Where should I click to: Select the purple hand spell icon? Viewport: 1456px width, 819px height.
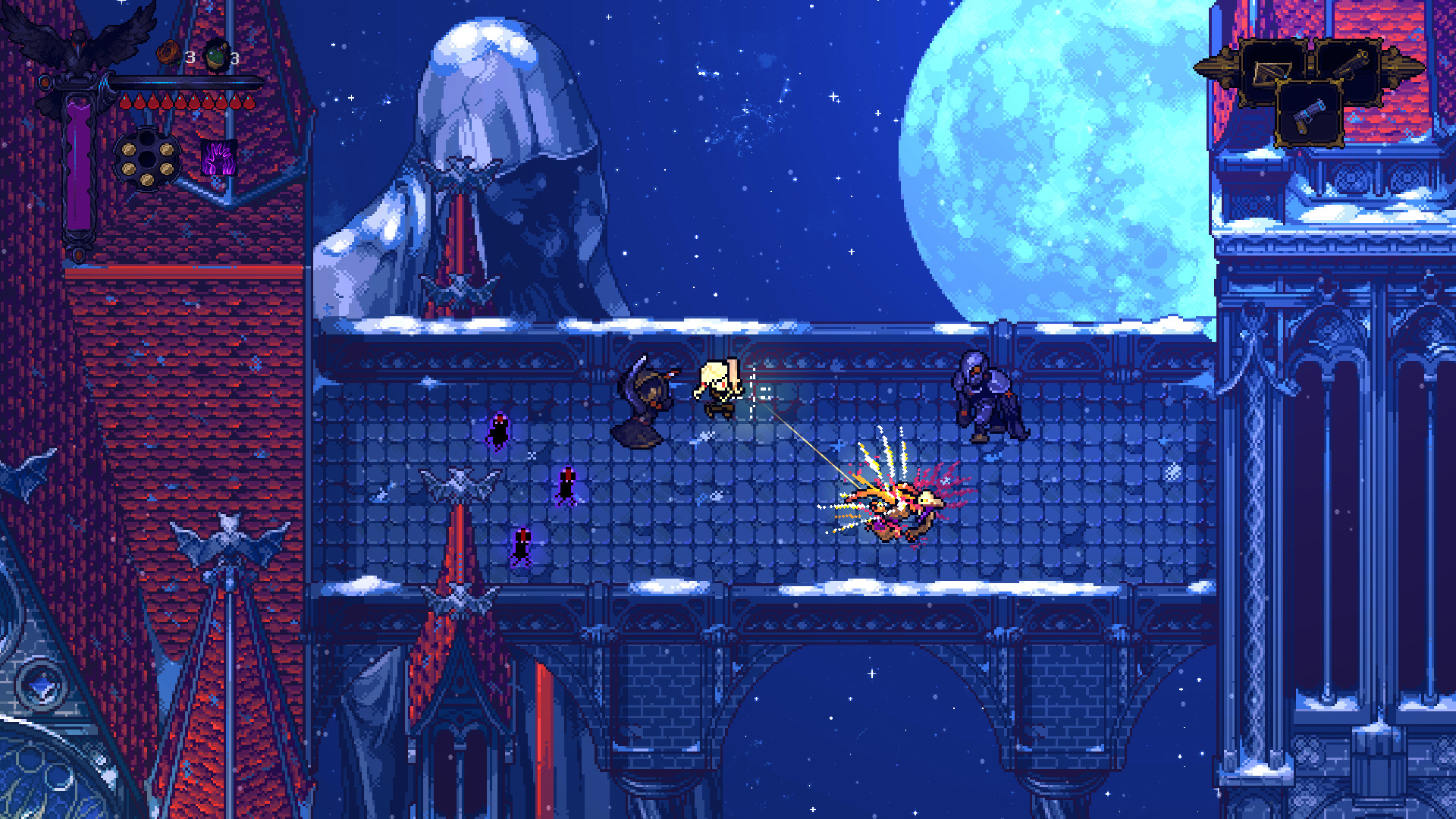click(x=218, y=157)
